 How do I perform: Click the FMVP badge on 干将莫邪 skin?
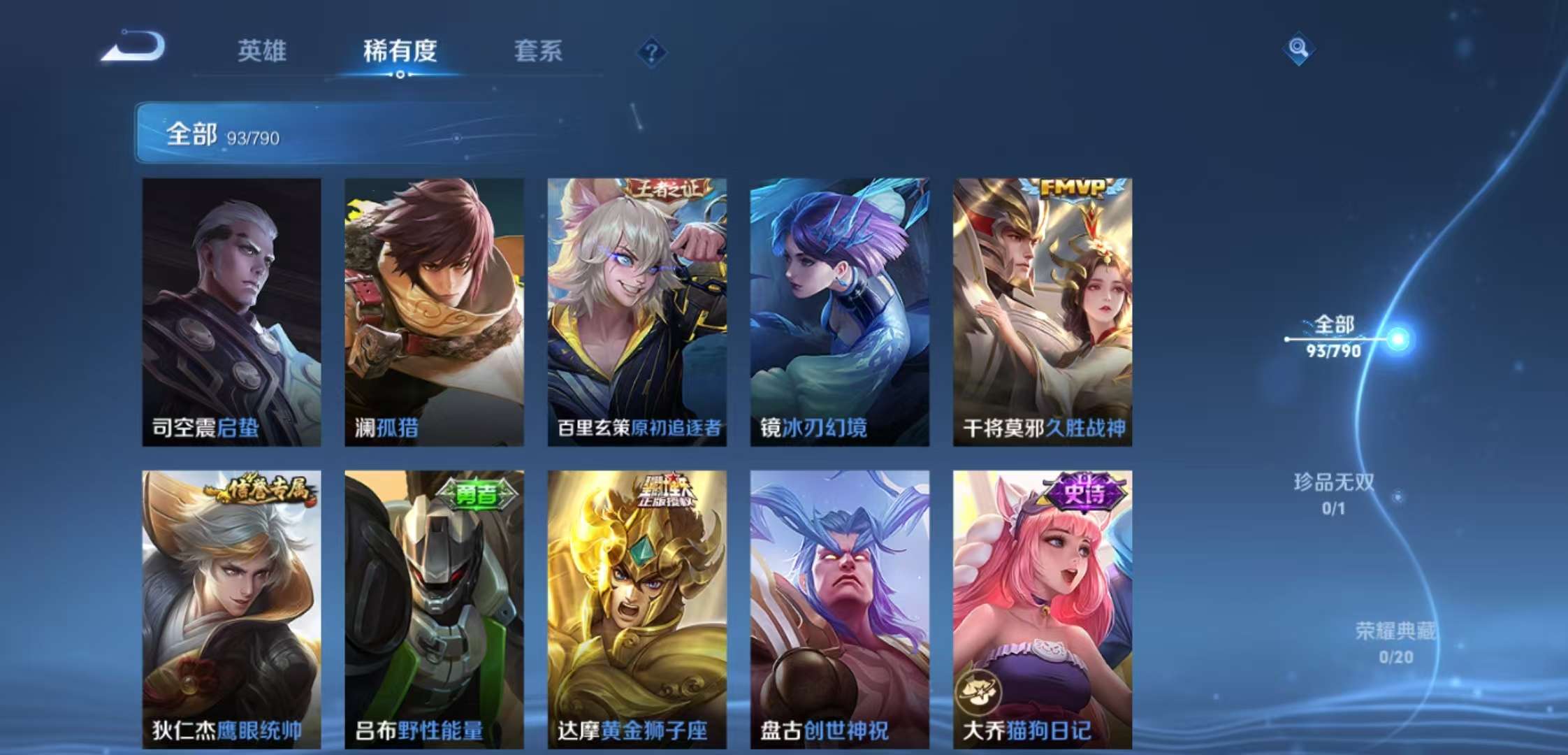(1075, 186)
